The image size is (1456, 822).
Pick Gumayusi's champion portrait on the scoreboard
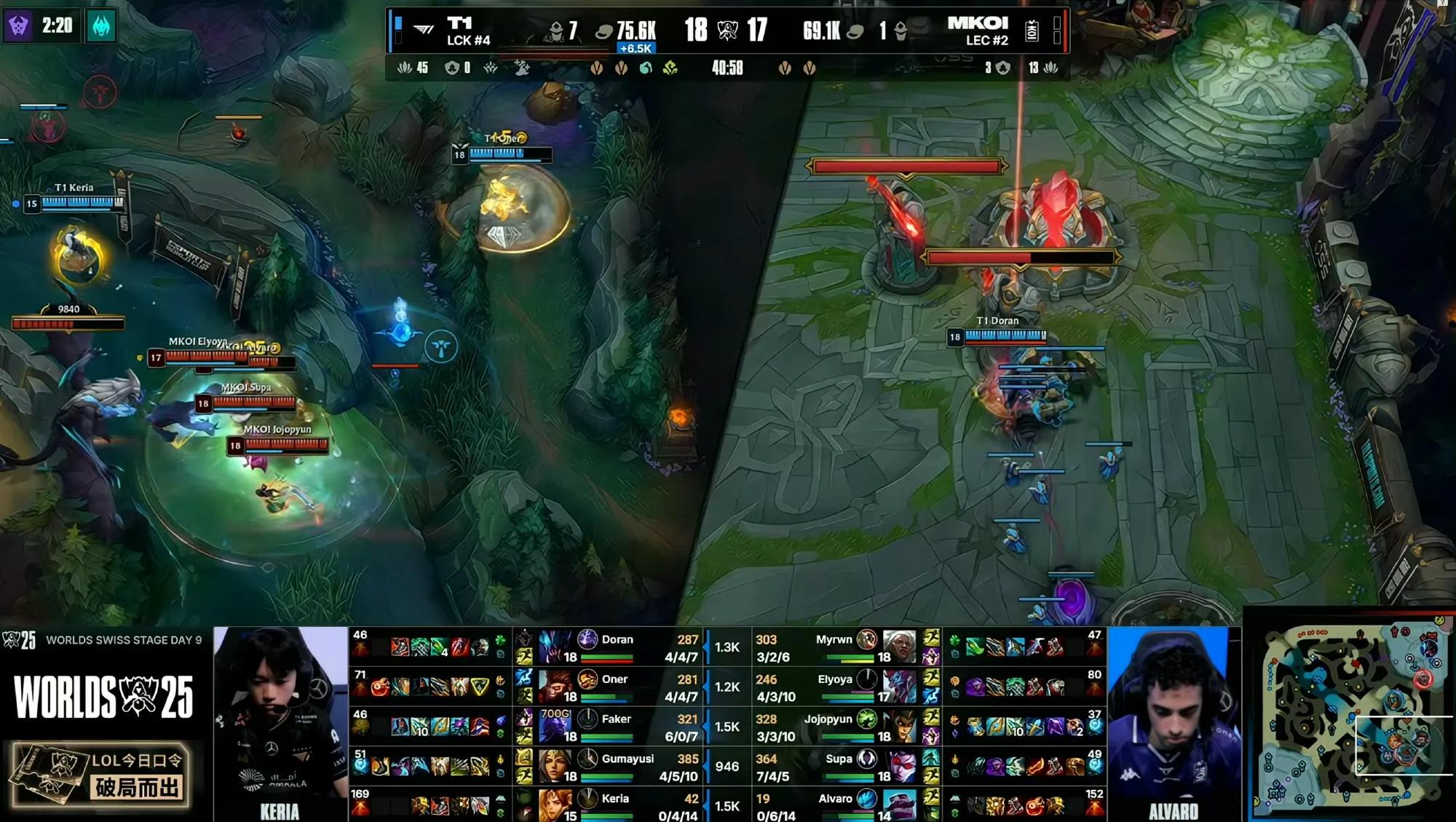[x=555, y=766]
